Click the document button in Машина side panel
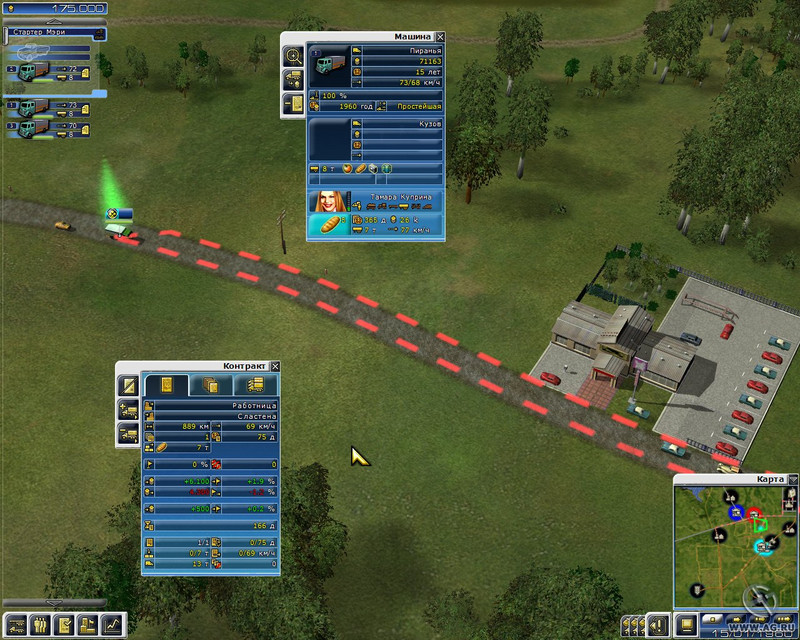This screenshot has height=640, width=800. [x=294, y=104]
